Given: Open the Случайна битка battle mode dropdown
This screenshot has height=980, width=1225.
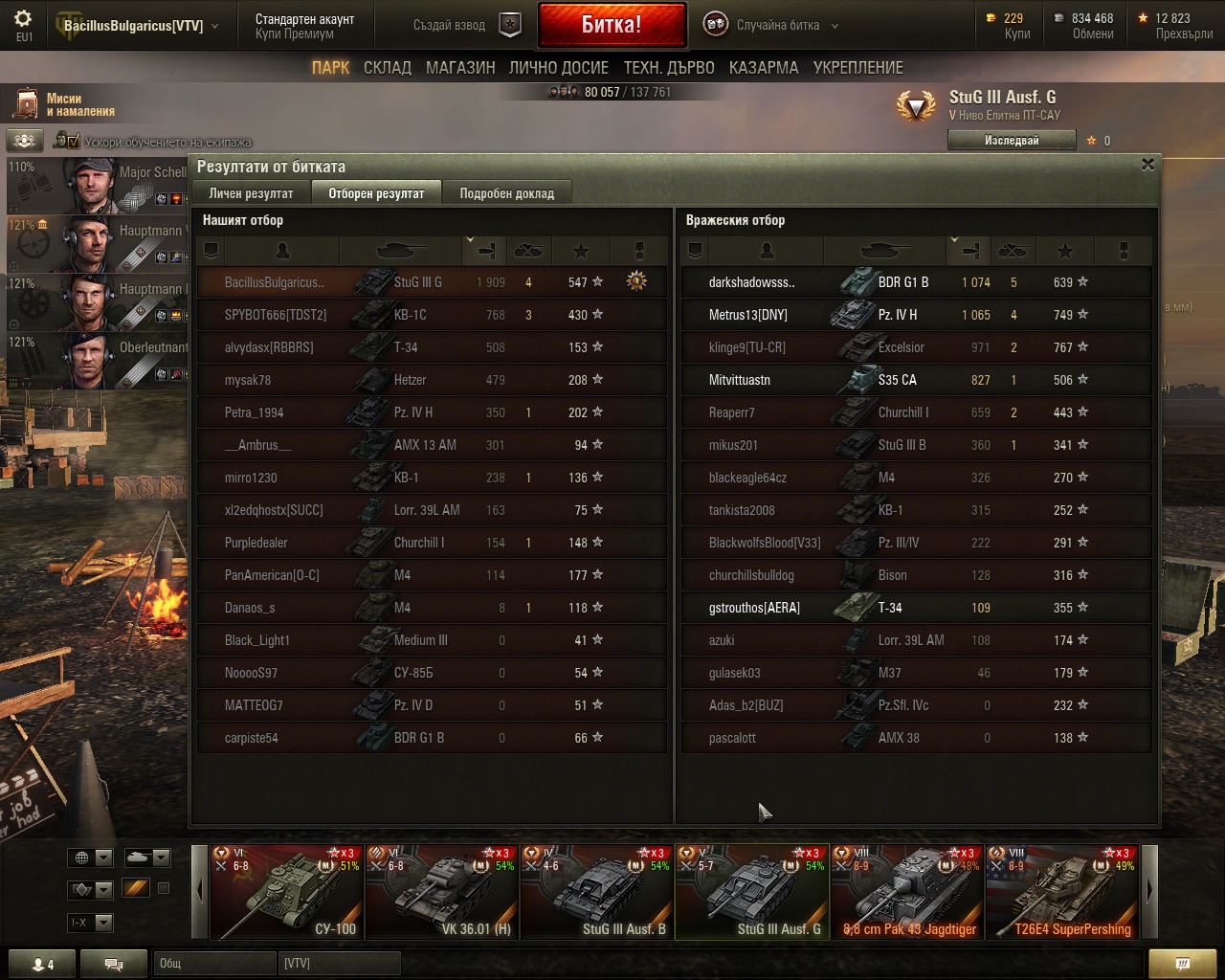Looking at the screenshot, I should coord(773,26).
